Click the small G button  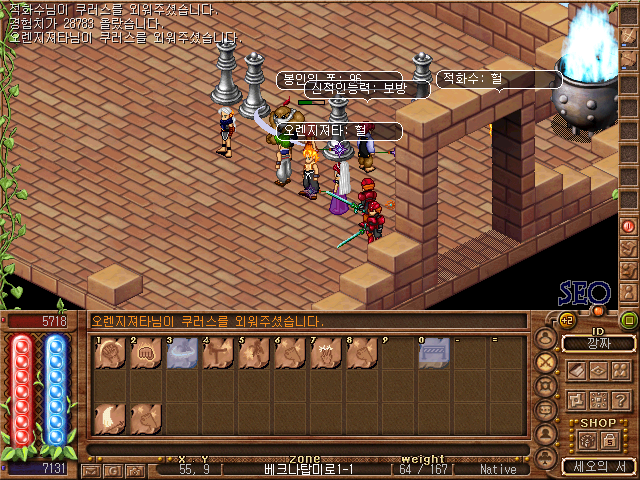point(111,469)
